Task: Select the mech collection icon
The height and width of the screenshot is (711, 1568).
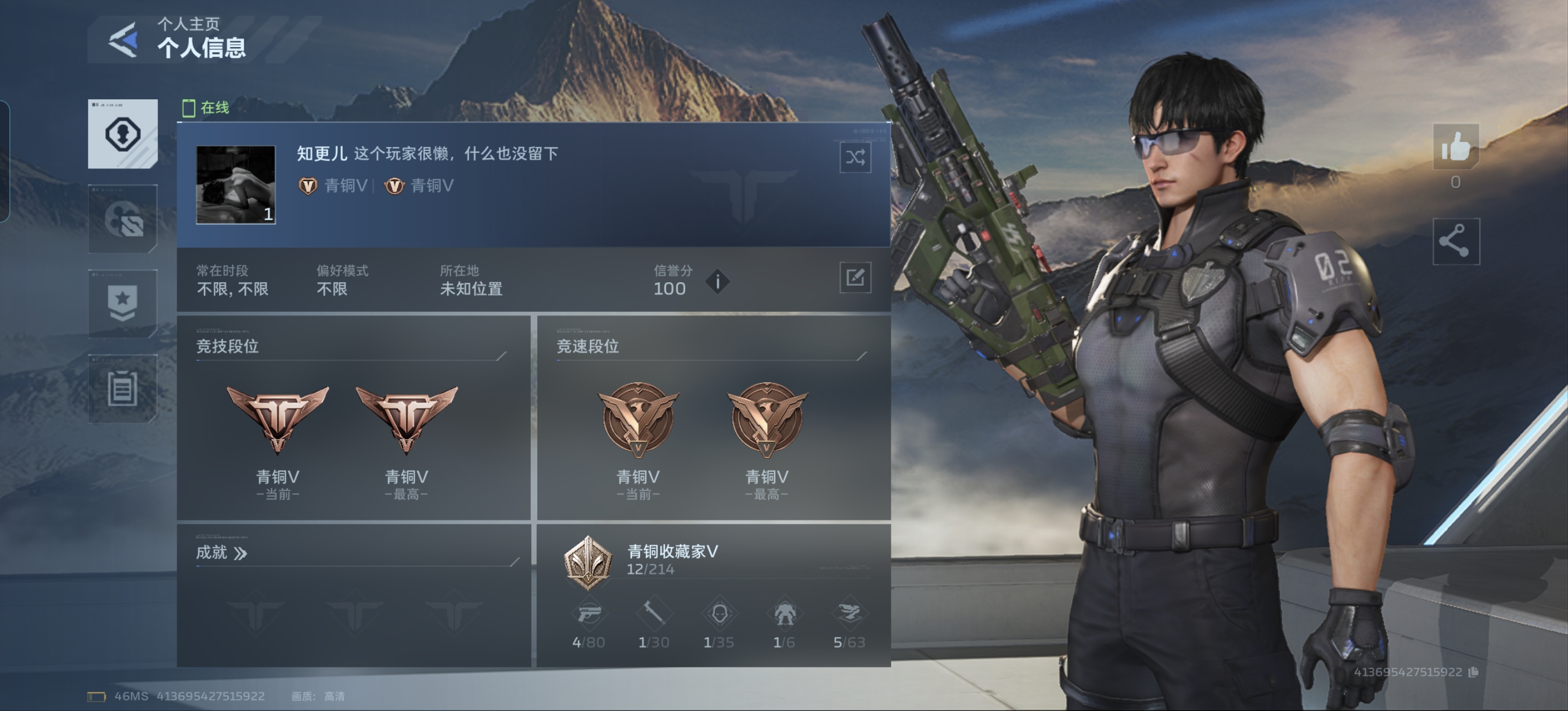Action: click(784, 614)
